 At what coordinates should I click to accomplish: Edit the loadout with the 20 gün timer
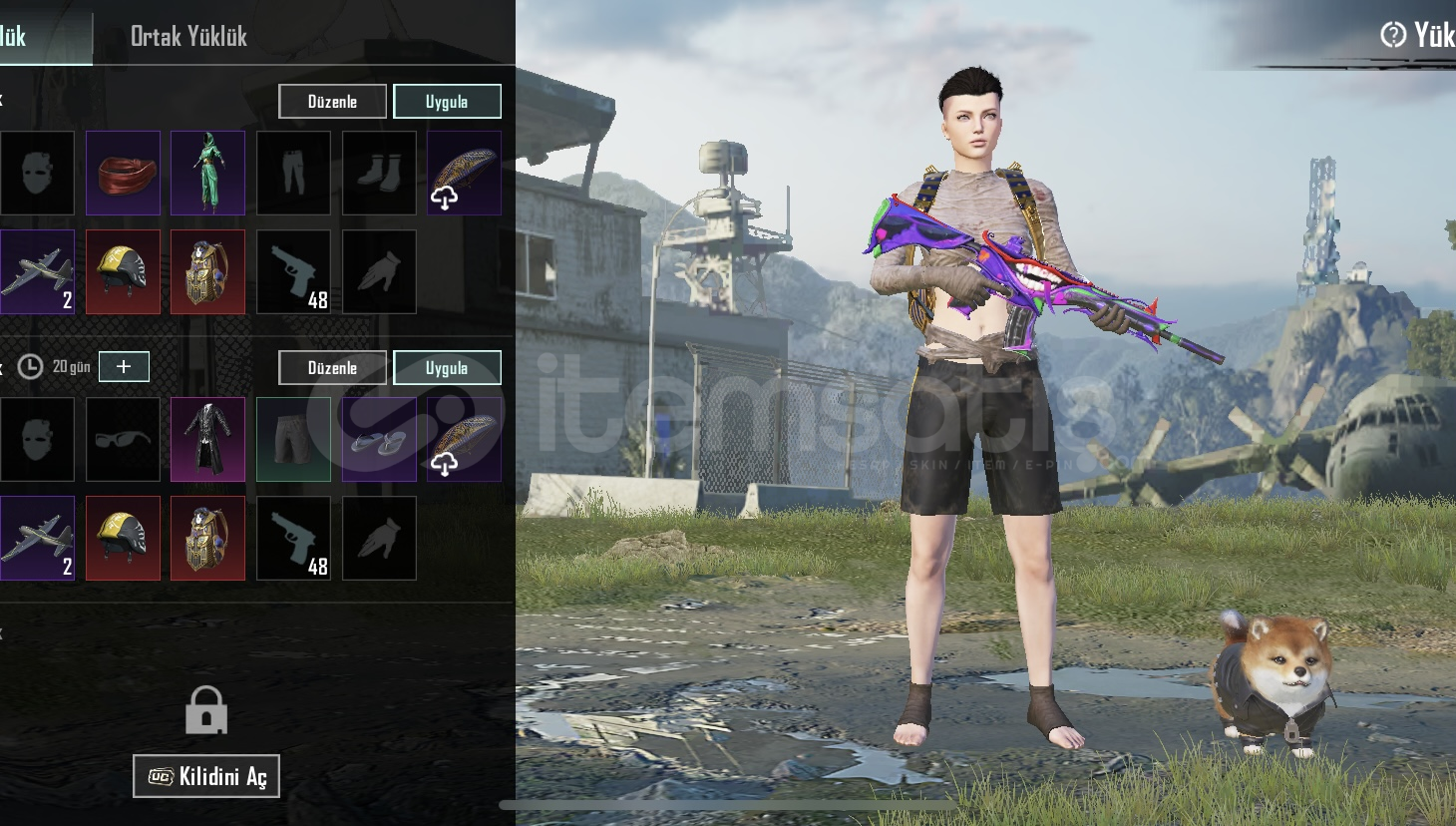pyautogui.click(x=332, y=367)
